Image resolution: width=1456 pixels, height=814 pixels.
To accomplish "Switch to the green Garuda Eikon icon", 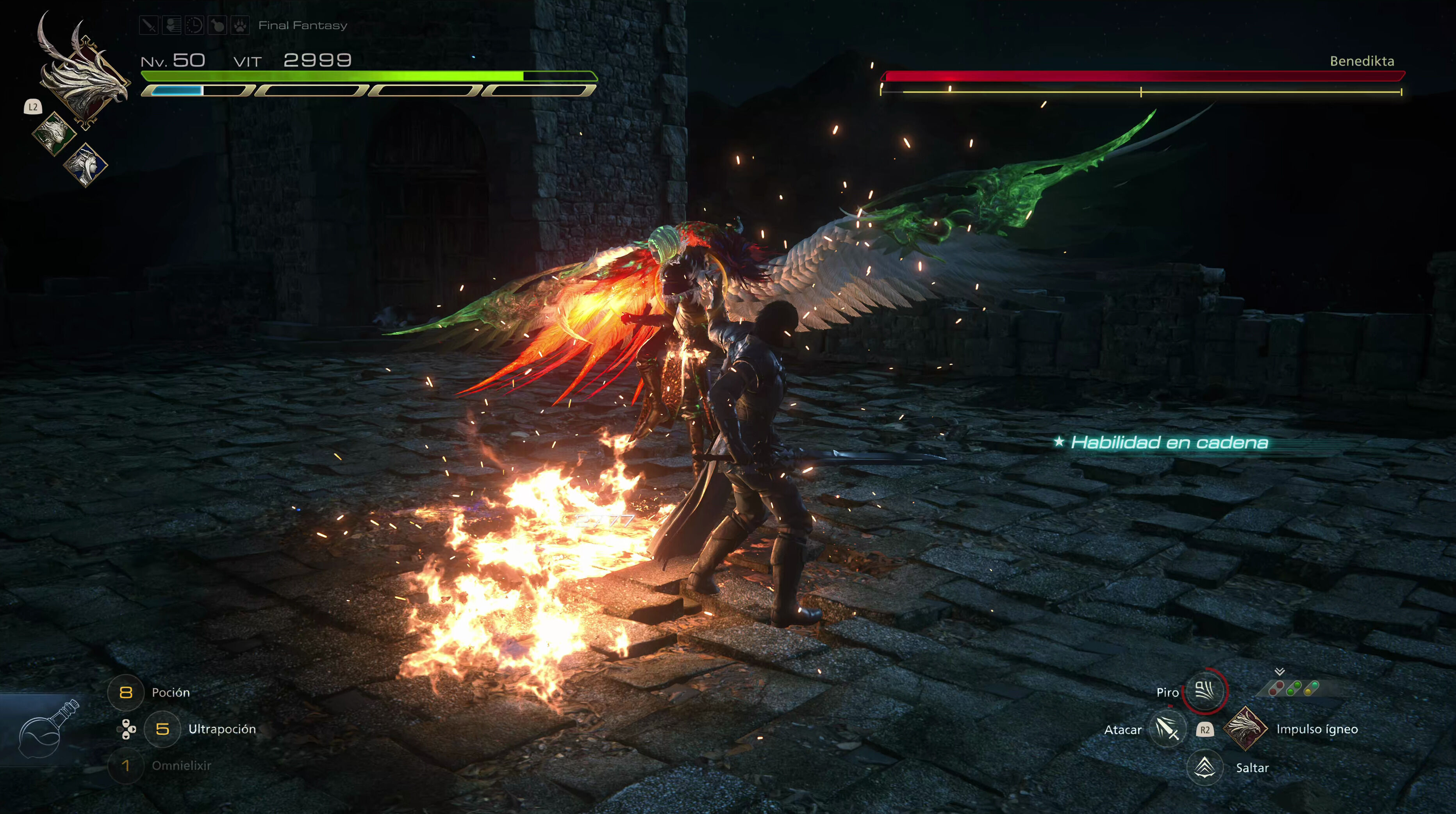I will (x=54, y=133).
